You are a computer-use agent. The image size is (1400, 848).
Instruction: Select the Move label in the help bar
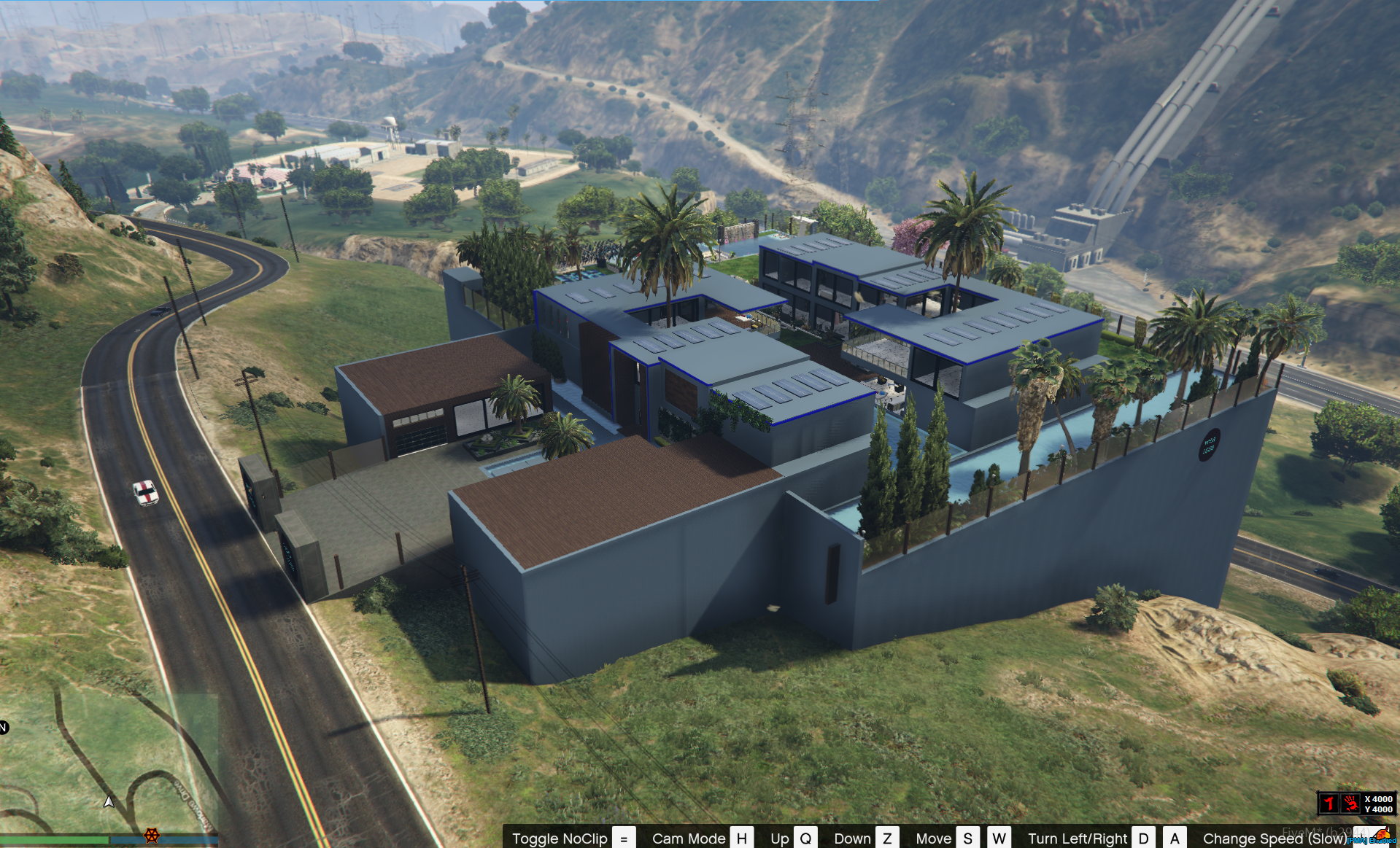[934, 839]
